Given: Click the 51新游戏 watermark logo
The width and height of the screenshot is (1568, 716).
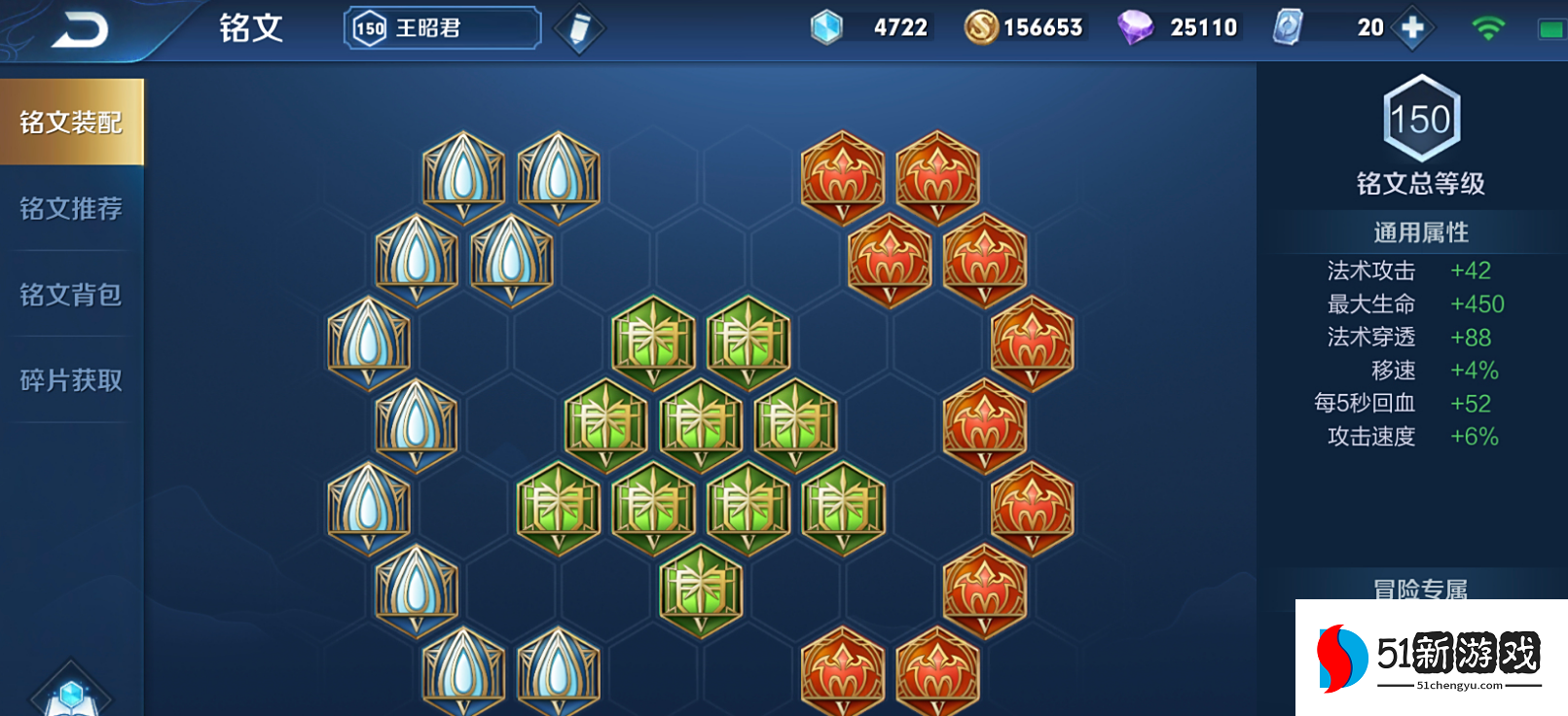Looking at the screenshot, I should pyautogui.click(x=1431, y=658).
